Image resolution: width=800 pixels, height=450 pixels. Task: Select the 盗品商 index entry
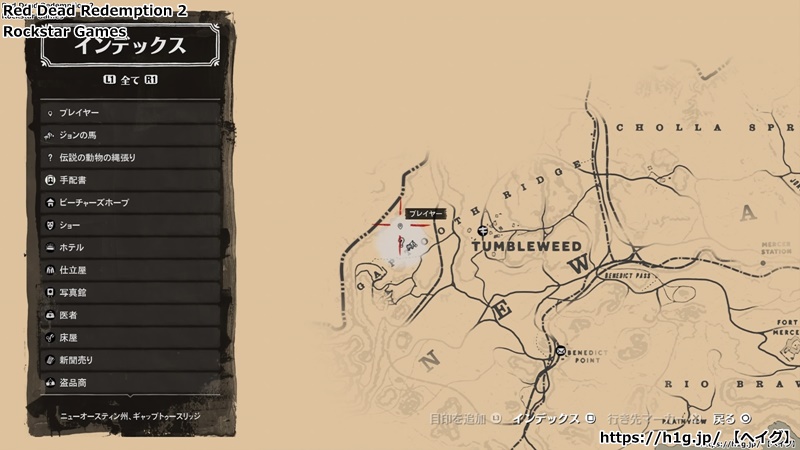(130, 382)
